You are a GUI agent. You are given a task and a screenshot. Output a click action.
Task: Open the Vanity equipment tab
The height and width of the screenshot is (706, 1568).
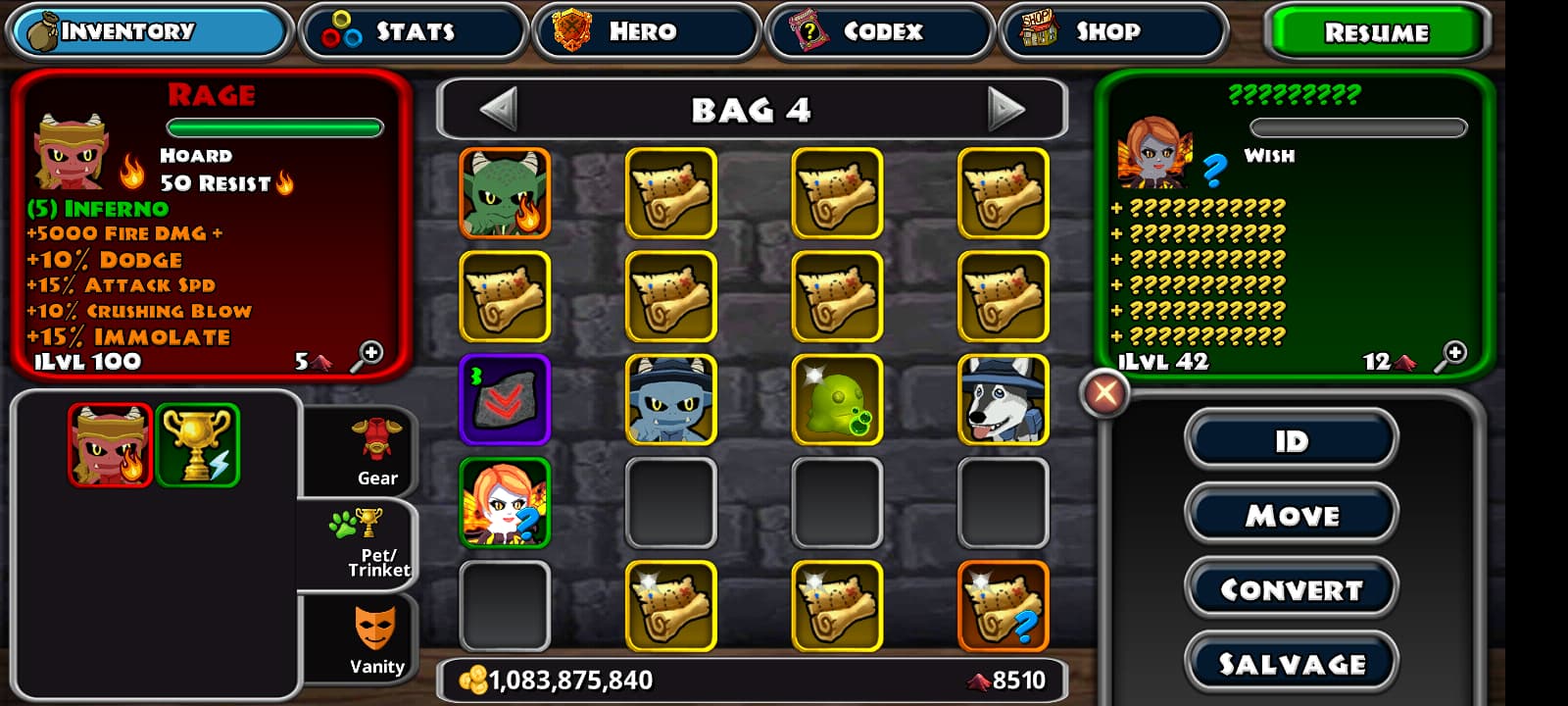click(x=374, y=640)
